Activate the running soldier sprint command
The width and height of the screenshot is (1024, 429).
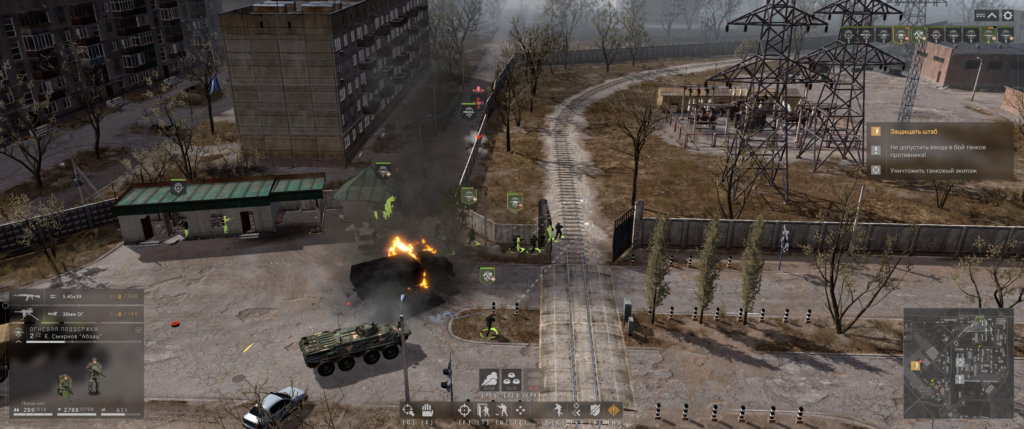point(558,410)
